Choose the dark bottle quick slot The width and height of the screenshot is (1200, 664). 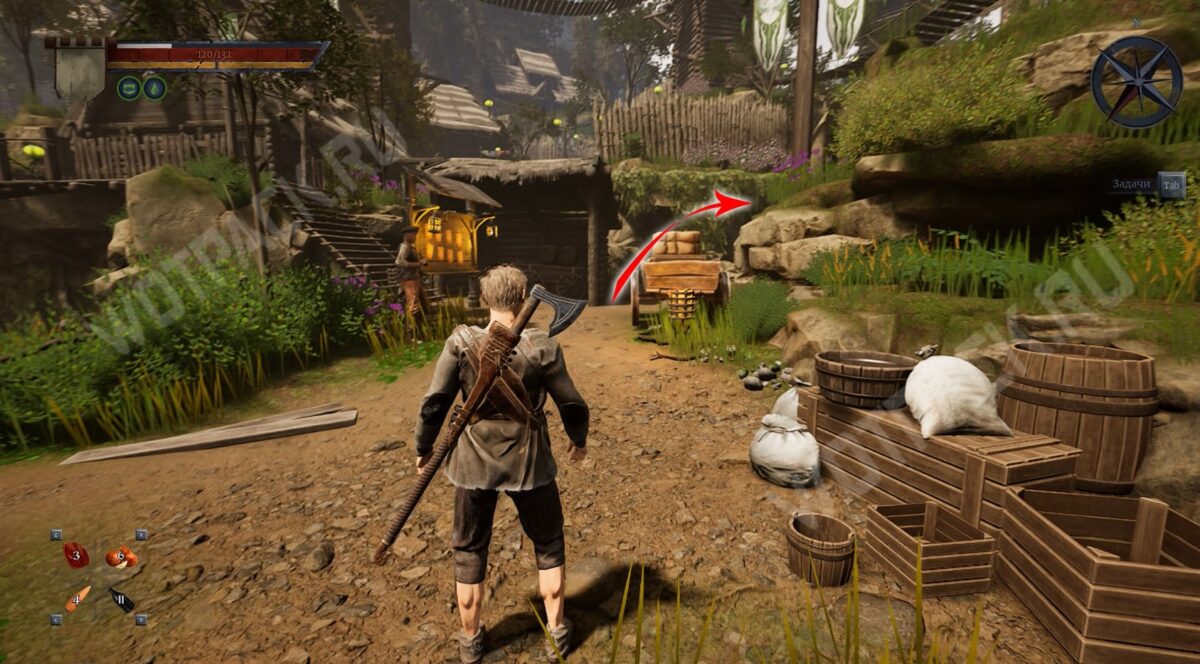122,600
